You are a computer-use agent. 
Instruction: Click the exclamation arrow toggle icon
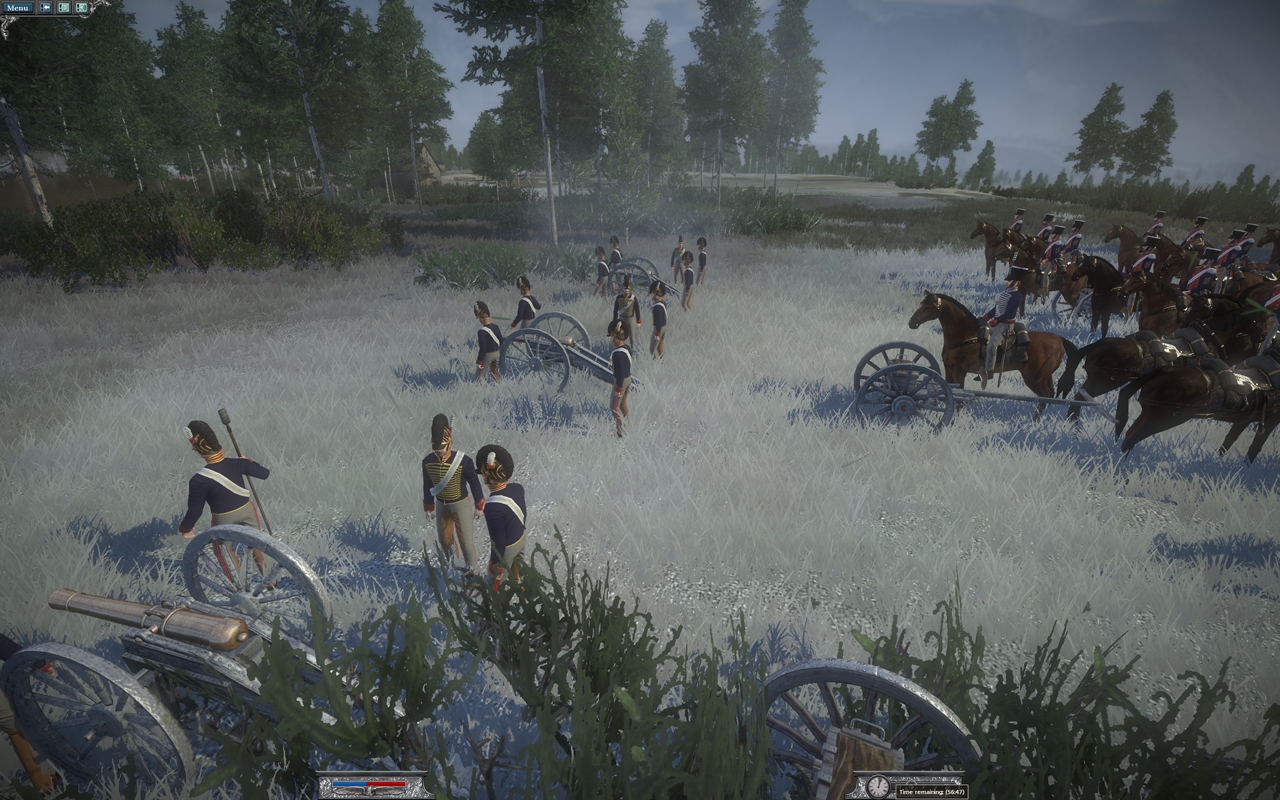[46, 7]
